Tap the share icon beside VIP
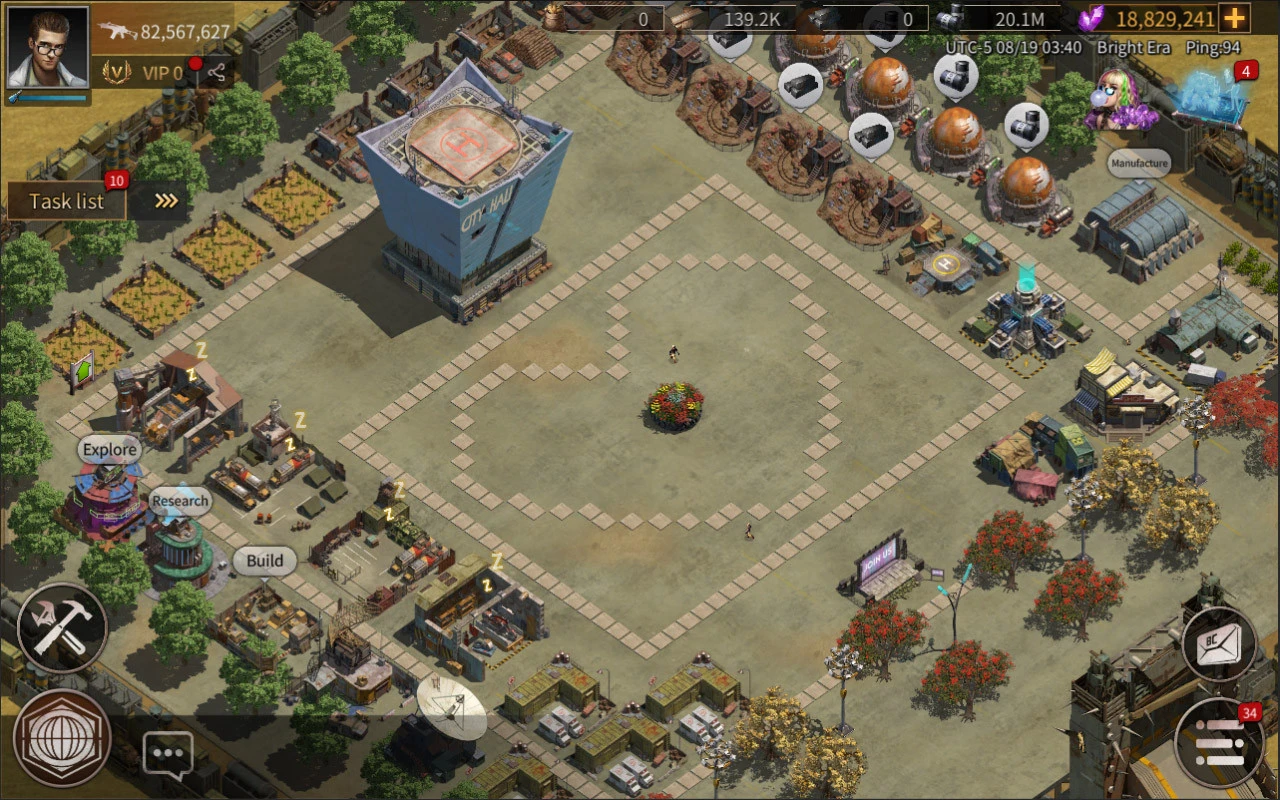This screenshot has width=1280, height=800. (216, 72)
